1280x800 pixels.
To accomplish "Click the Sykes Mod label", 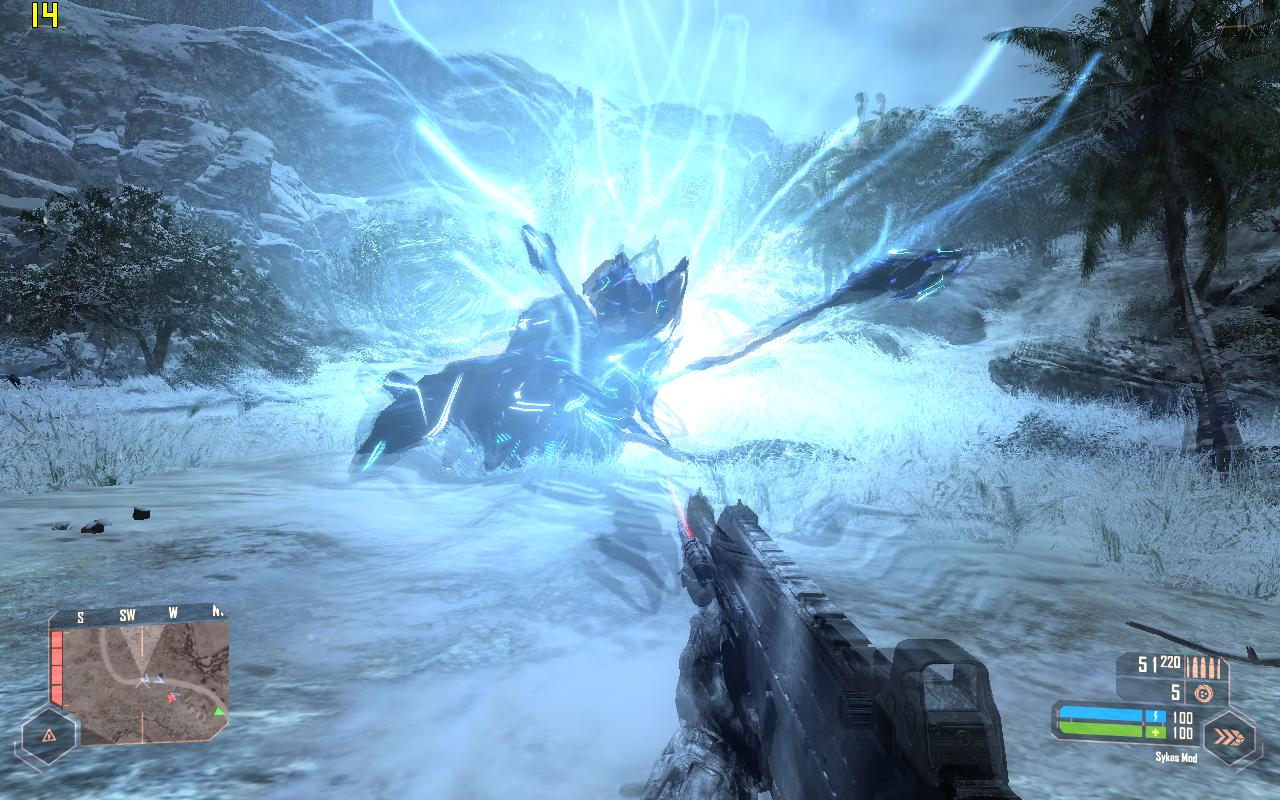I will coord(1177,756).
